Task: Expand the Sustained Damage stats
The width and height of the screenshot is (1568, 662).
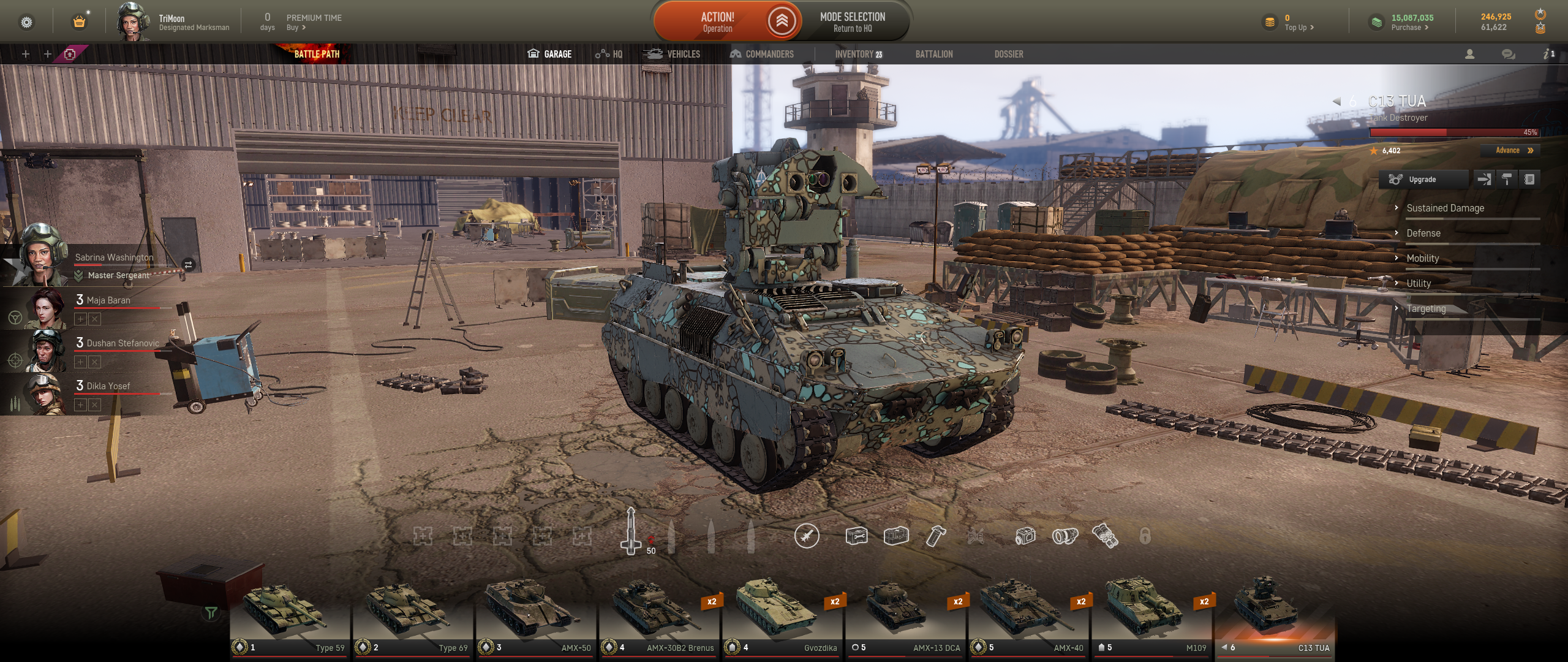Action: (1445, 208)
